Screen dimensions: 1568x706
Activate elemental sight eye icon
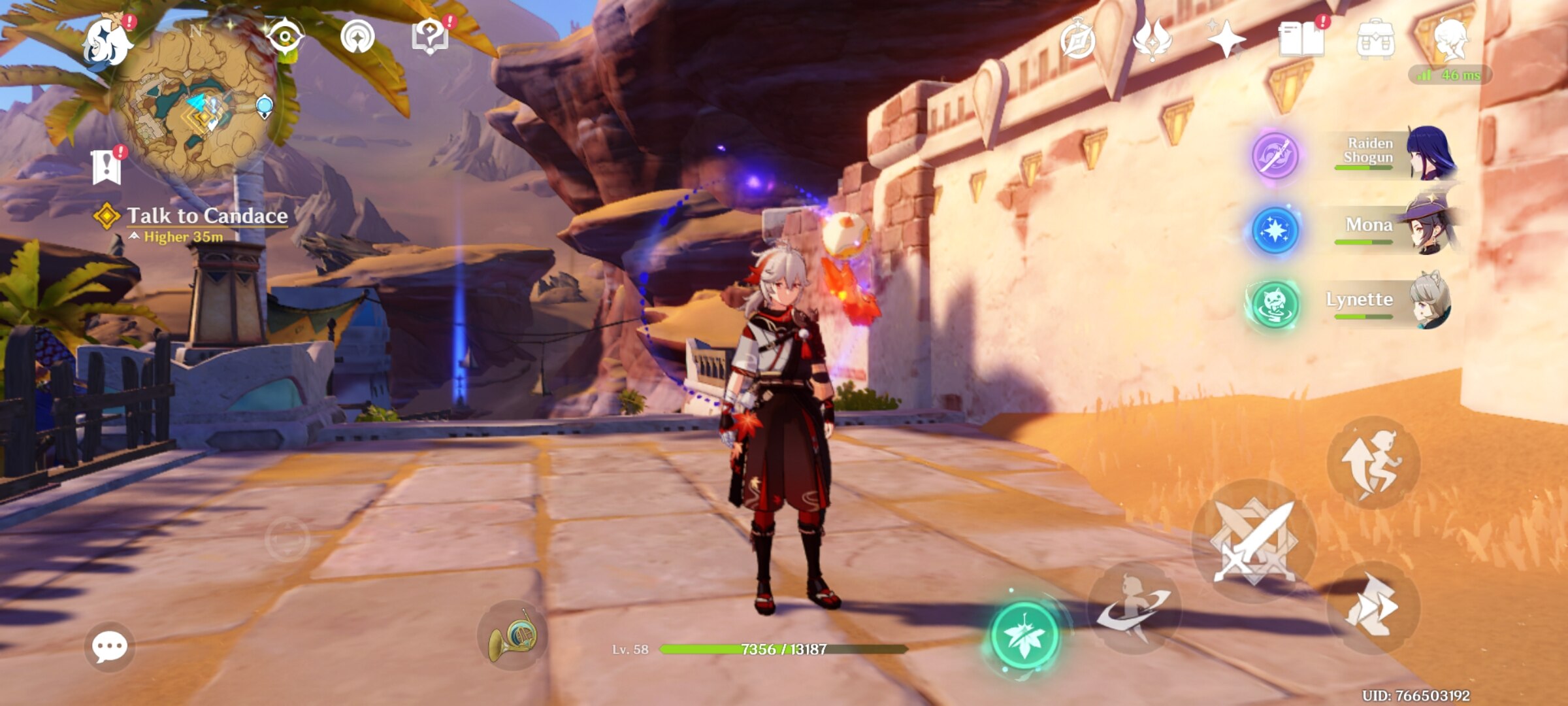point(285,37)
